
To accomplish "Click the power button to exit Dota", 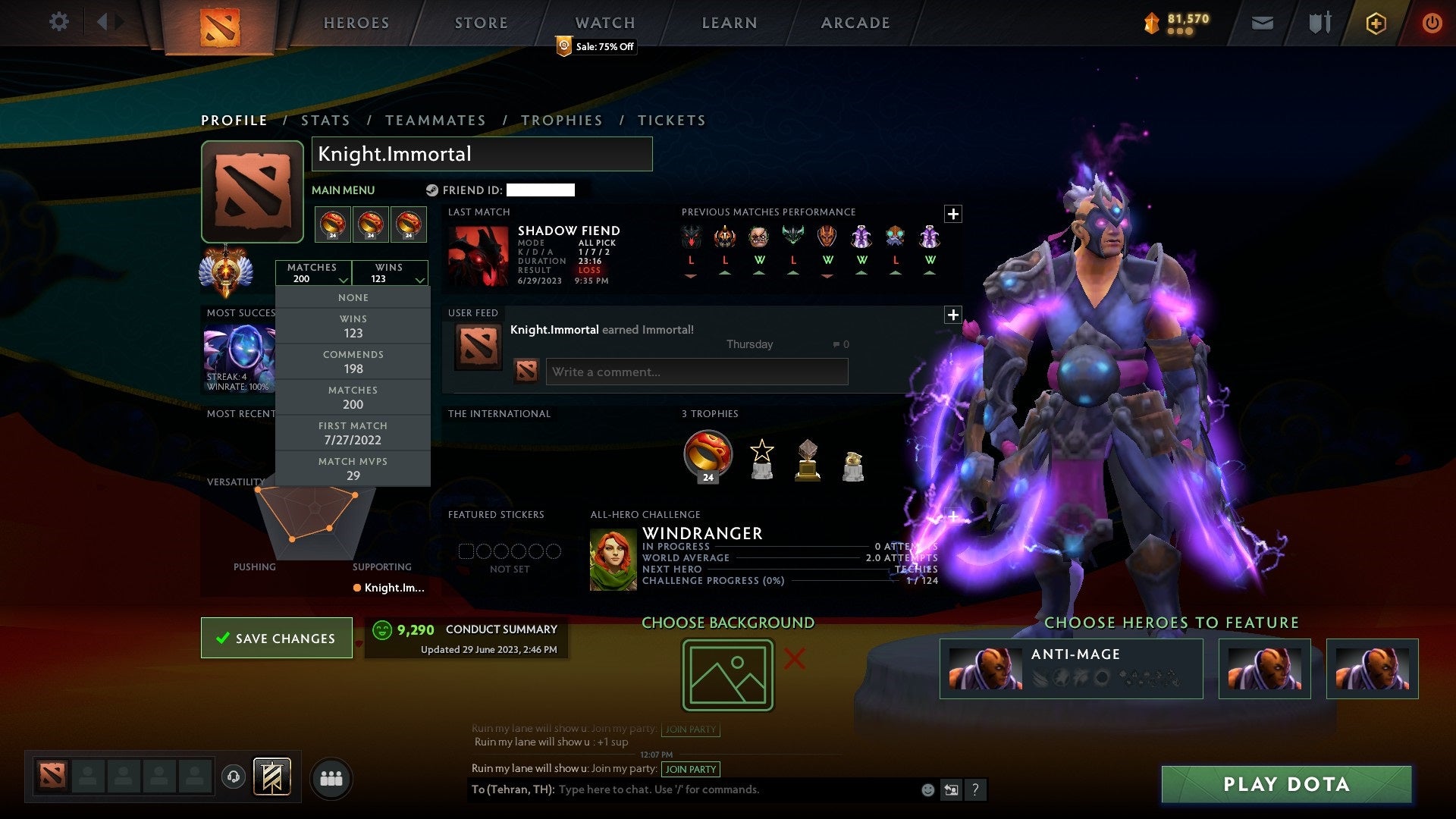I will [1432, 23].
